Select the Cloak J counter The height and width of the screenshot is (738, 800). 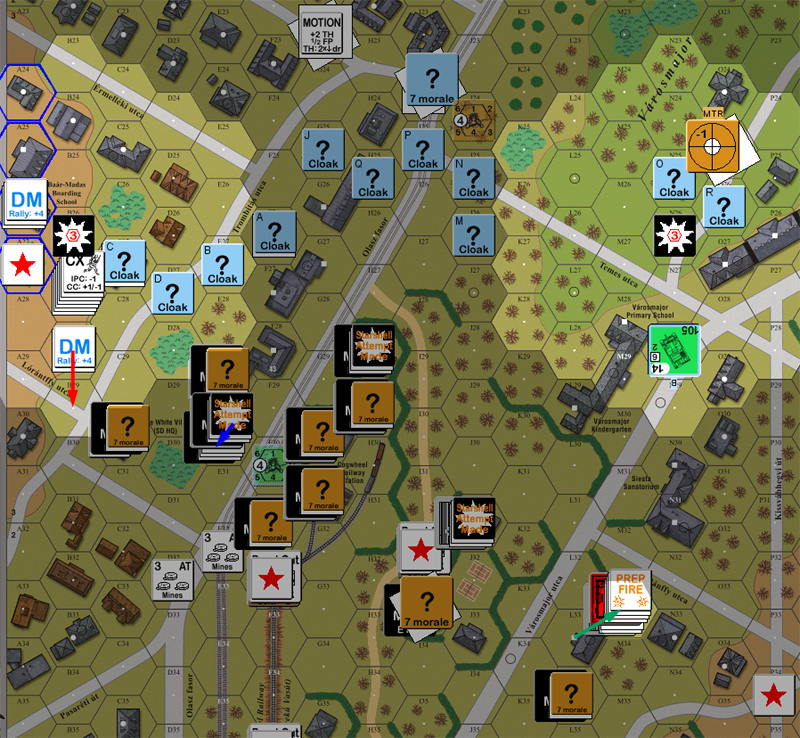(325, 151)
